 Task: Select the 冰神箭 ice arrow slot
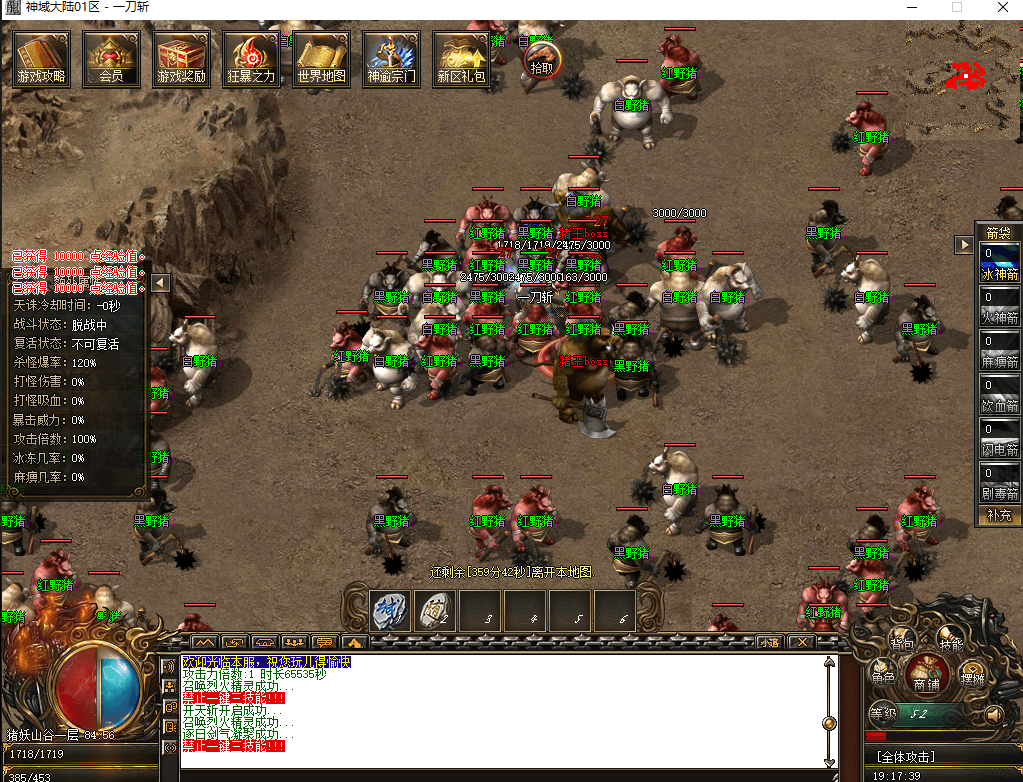click(999, 262)
